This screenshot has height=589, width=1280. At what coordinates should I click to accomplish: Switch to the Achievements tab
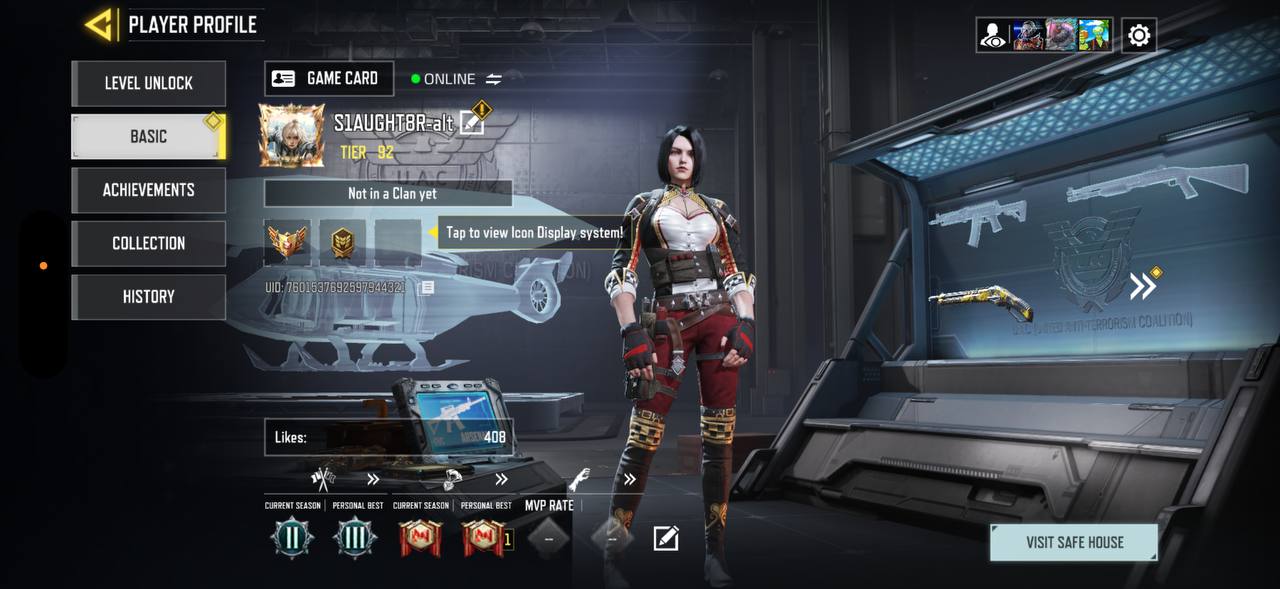click(148, 190)
